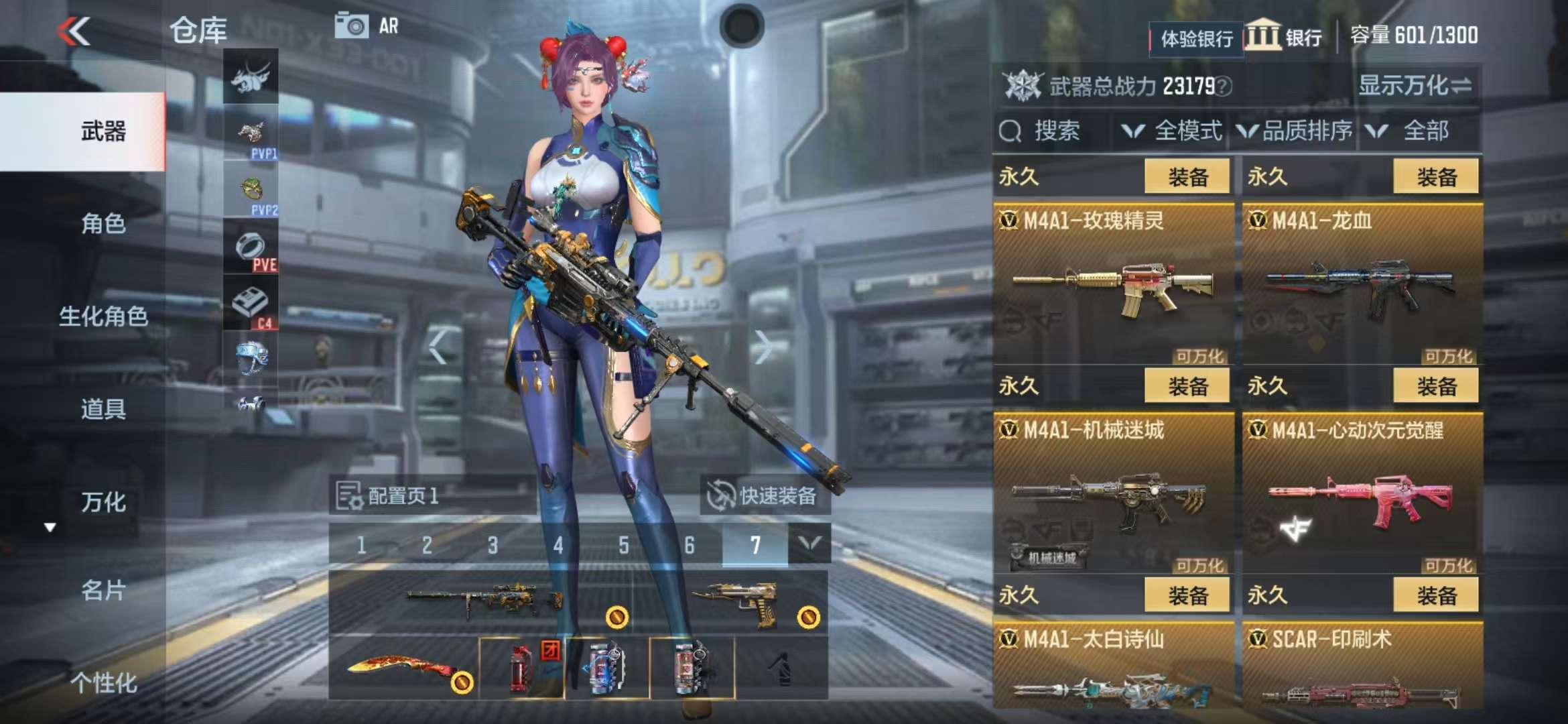Show the 名片 category
1568x724 pixels.
tap(103, 590)
